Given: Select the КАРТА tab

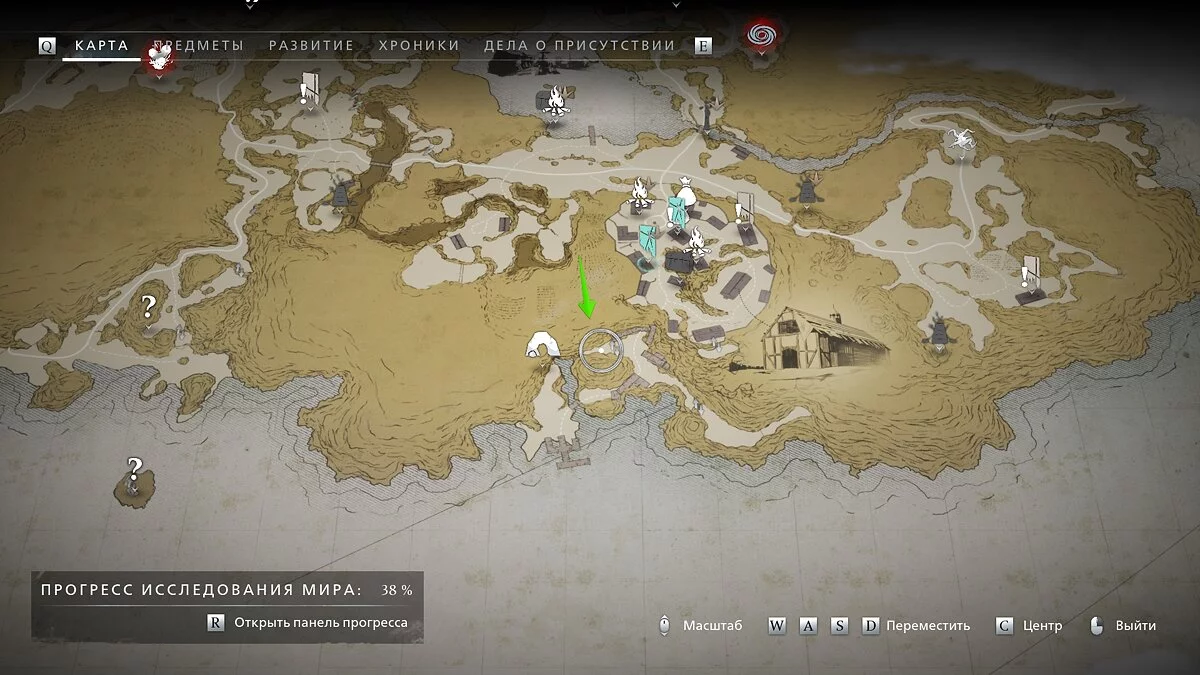Looking at the screenshot, I should point(101,46).
